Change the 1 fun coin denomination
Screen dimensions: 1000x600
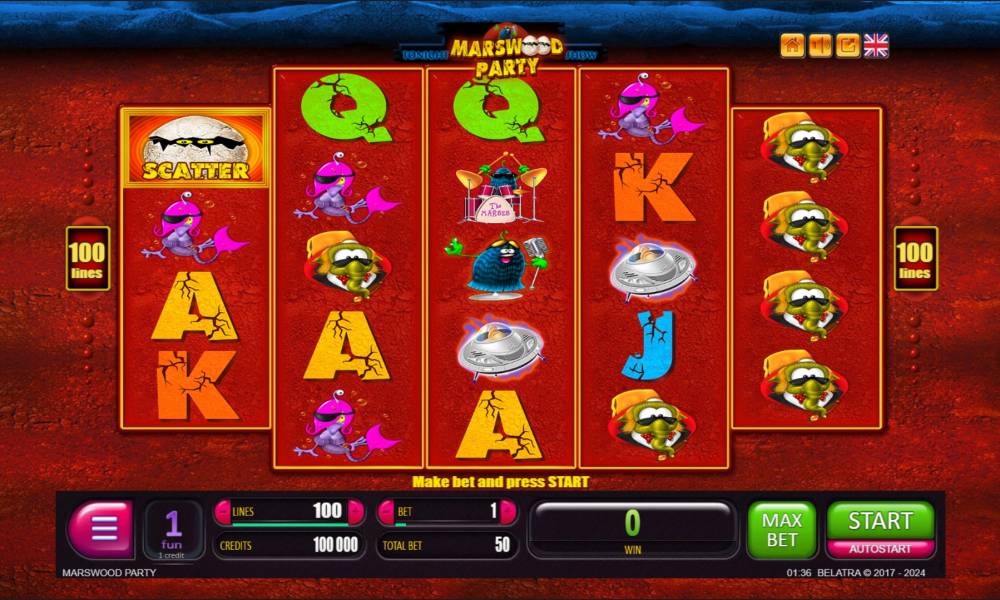point(173,528)
